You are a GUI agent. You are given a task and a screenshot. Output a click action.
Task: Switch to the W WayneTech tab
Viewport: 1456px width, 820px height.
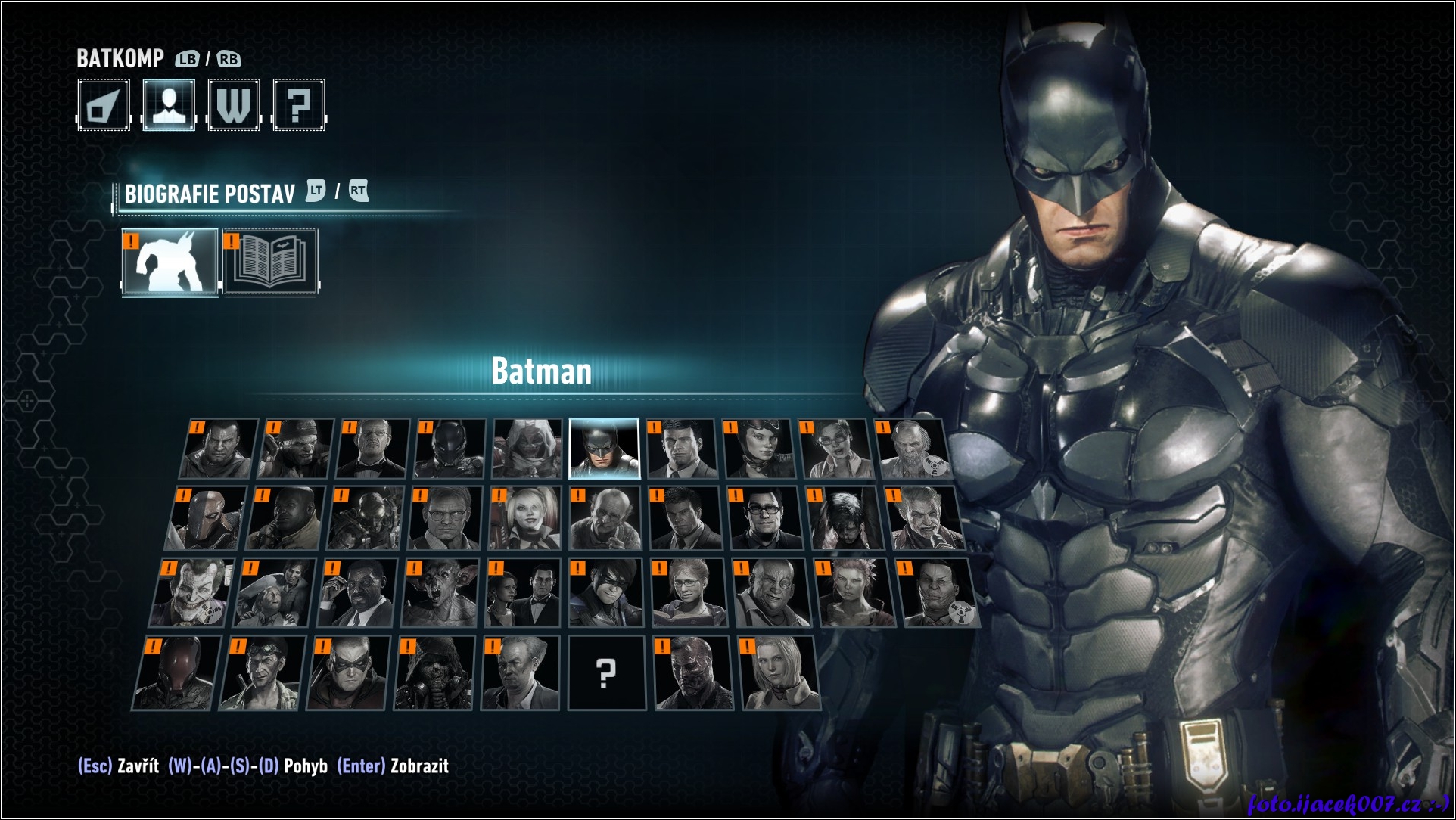click(234, 105)
